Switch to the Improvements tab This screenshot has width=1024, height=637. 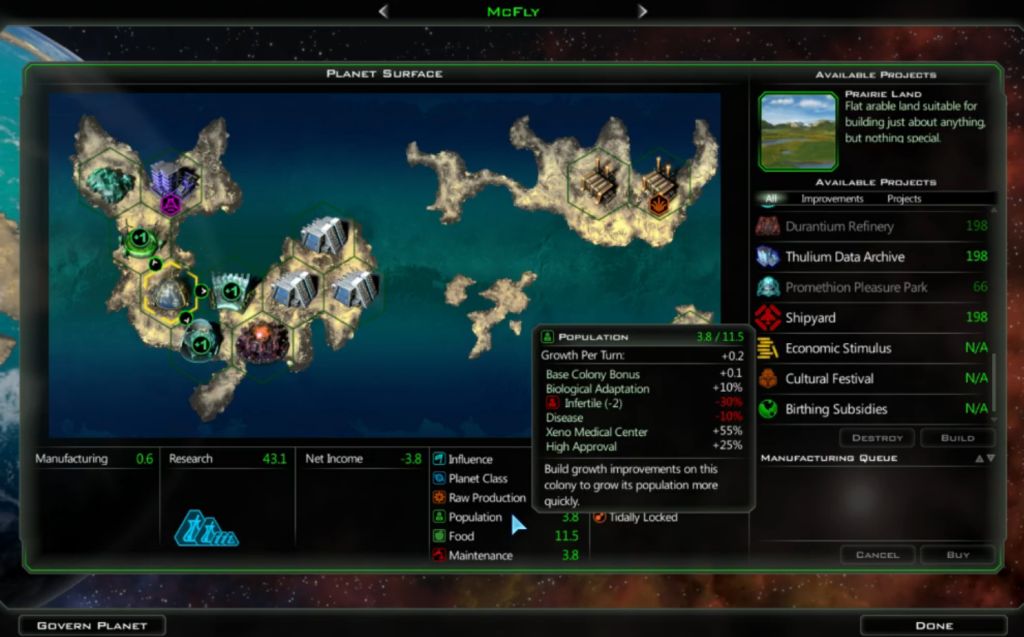pos(832,199)
